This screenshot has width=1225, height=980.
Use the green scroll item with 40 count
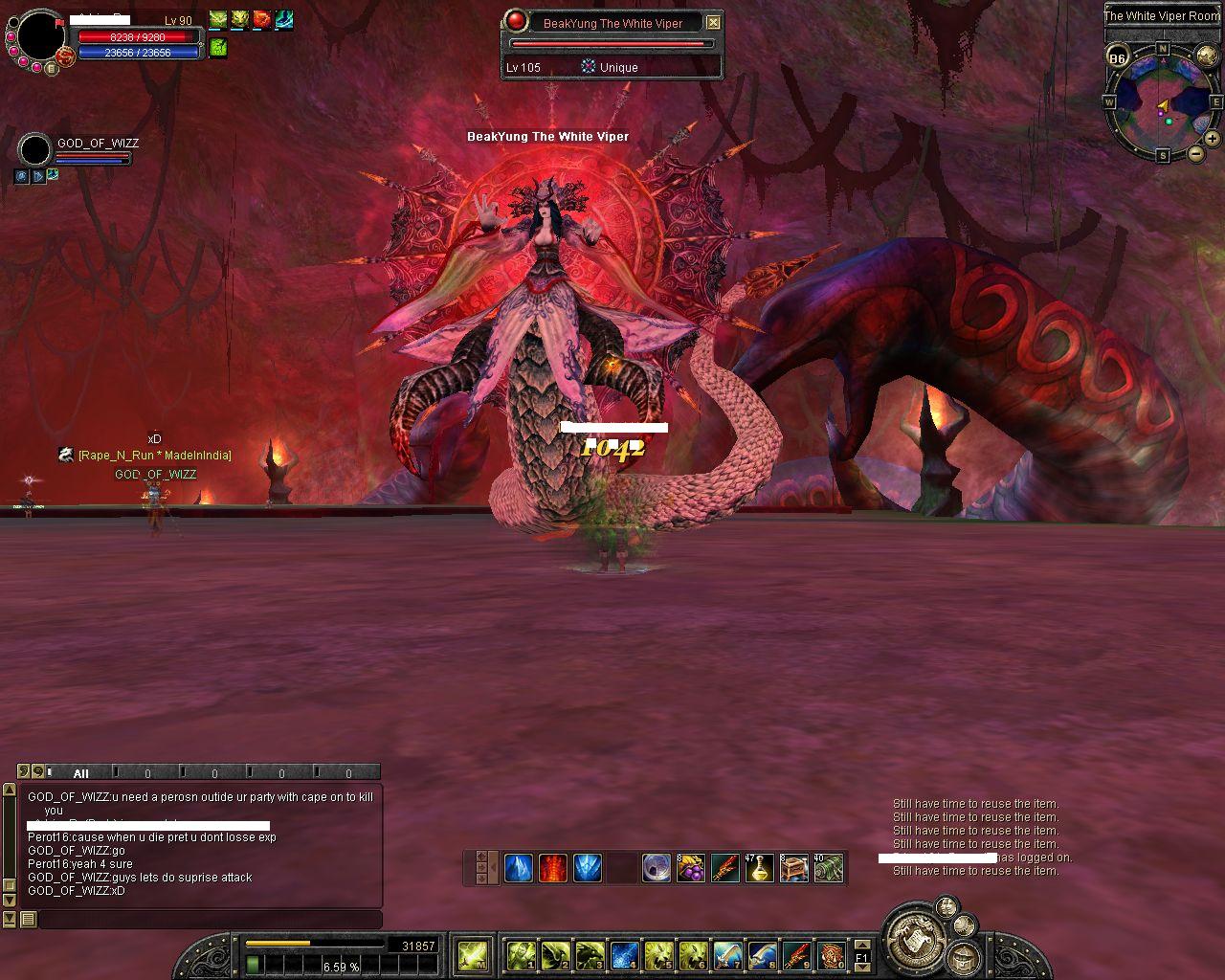(829, 868)
